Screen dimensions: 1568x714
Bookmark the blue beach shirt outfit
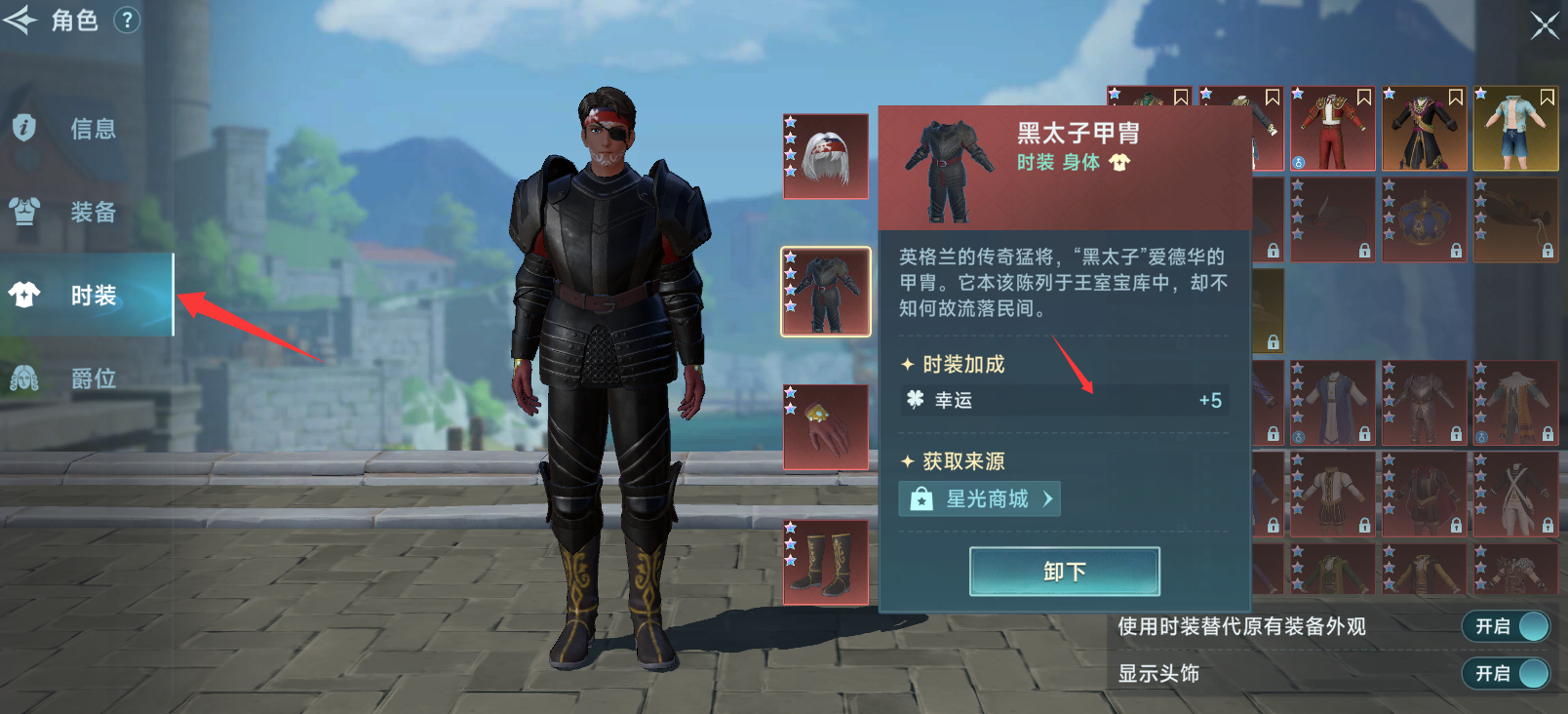tap(1548, 99)
